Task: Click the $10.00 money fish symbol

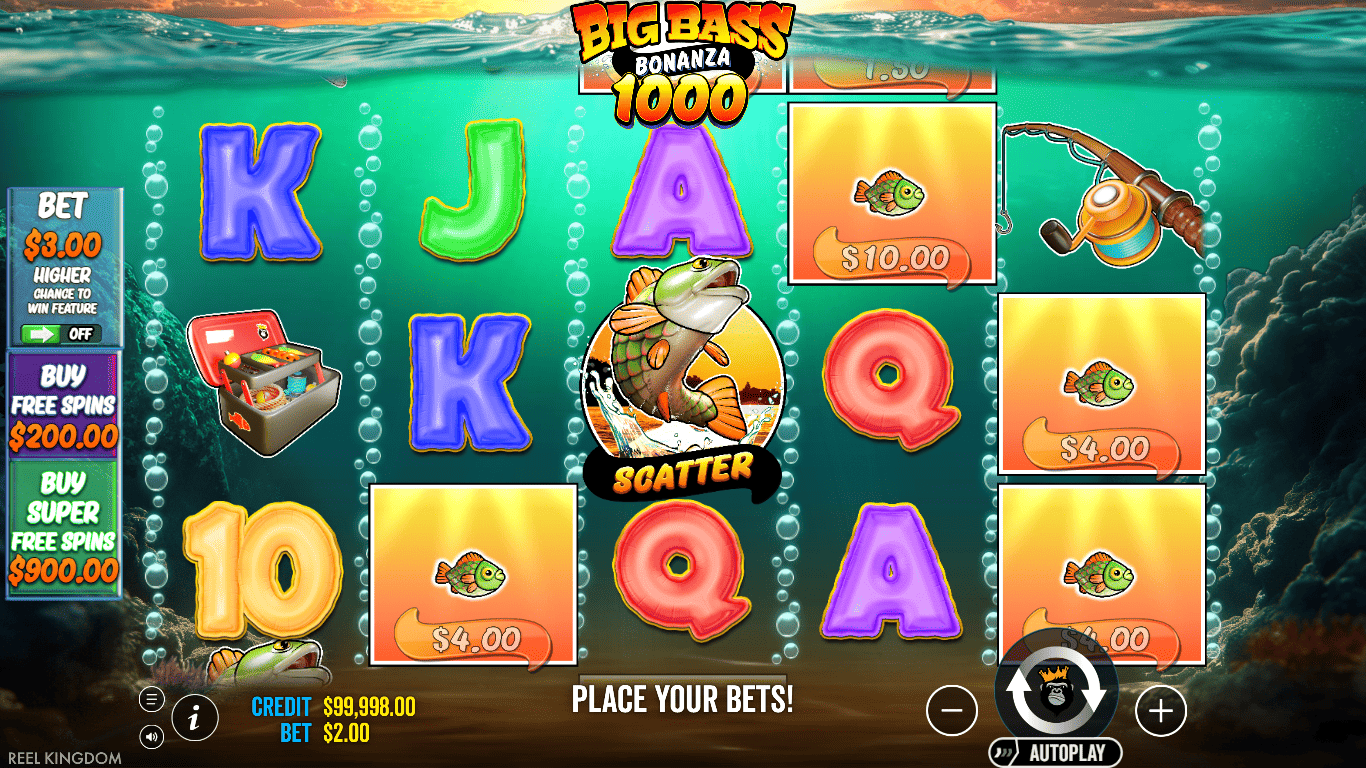Action: [x=892, y=190]
